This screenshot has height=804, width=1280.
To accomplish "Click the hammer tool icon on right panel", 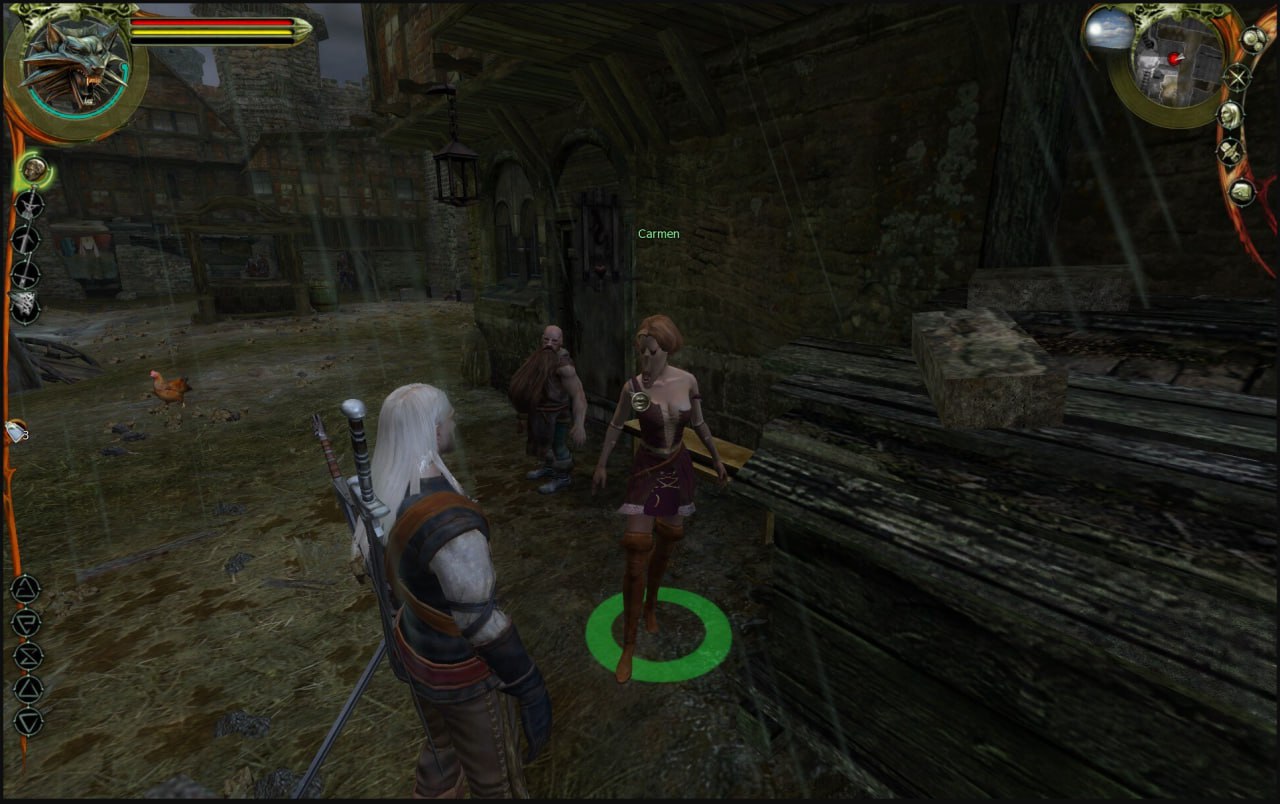I will coord(1230,152).
